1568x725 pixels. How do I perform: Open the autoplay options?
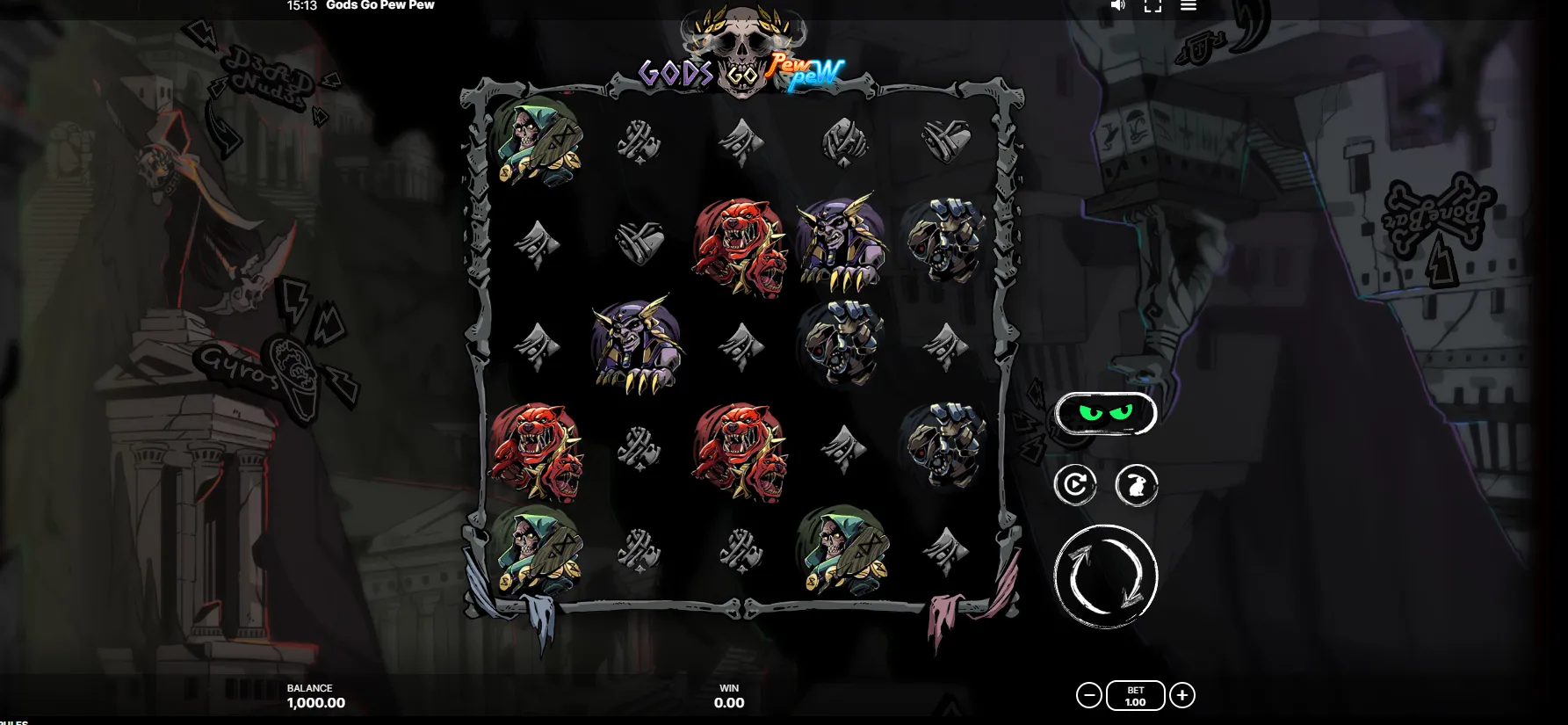coord(1075,485)
